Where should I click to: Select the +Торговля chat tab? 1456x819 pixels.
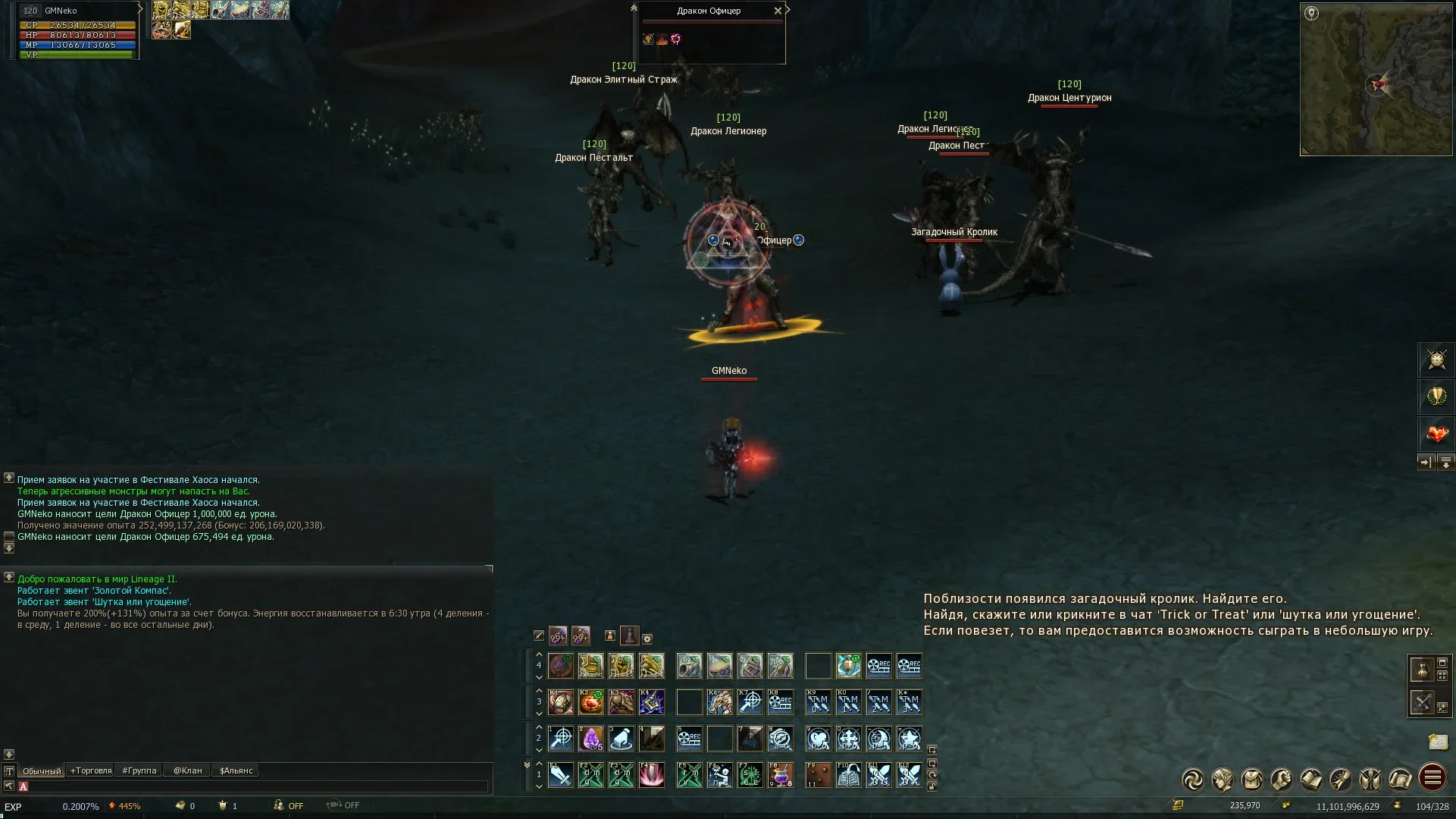pyautogui.click(x=91, y=770)
